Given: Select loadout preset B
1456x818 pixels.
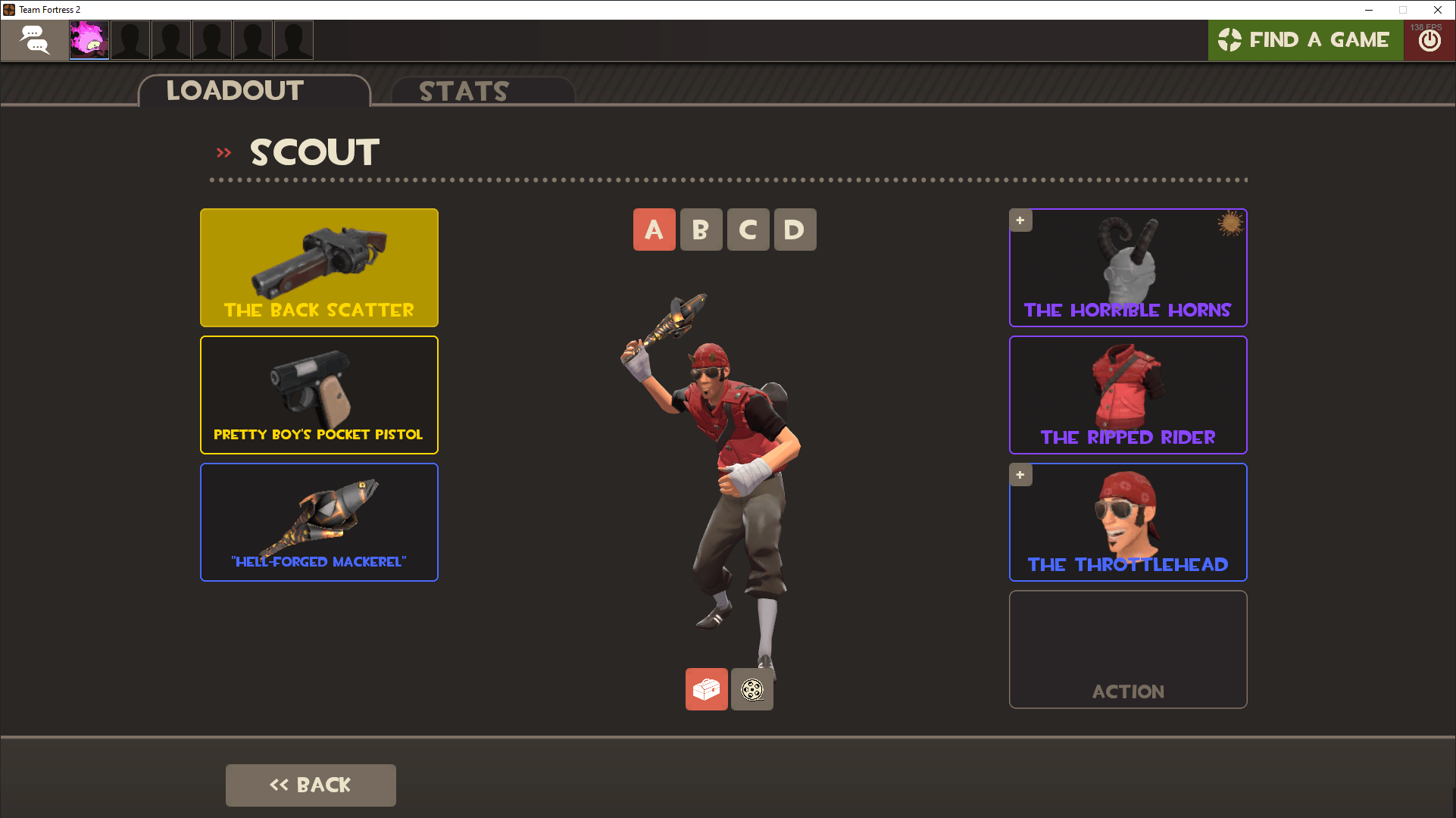Looking at the screenshot, I should pyautogui.click(x=701, y=229).
